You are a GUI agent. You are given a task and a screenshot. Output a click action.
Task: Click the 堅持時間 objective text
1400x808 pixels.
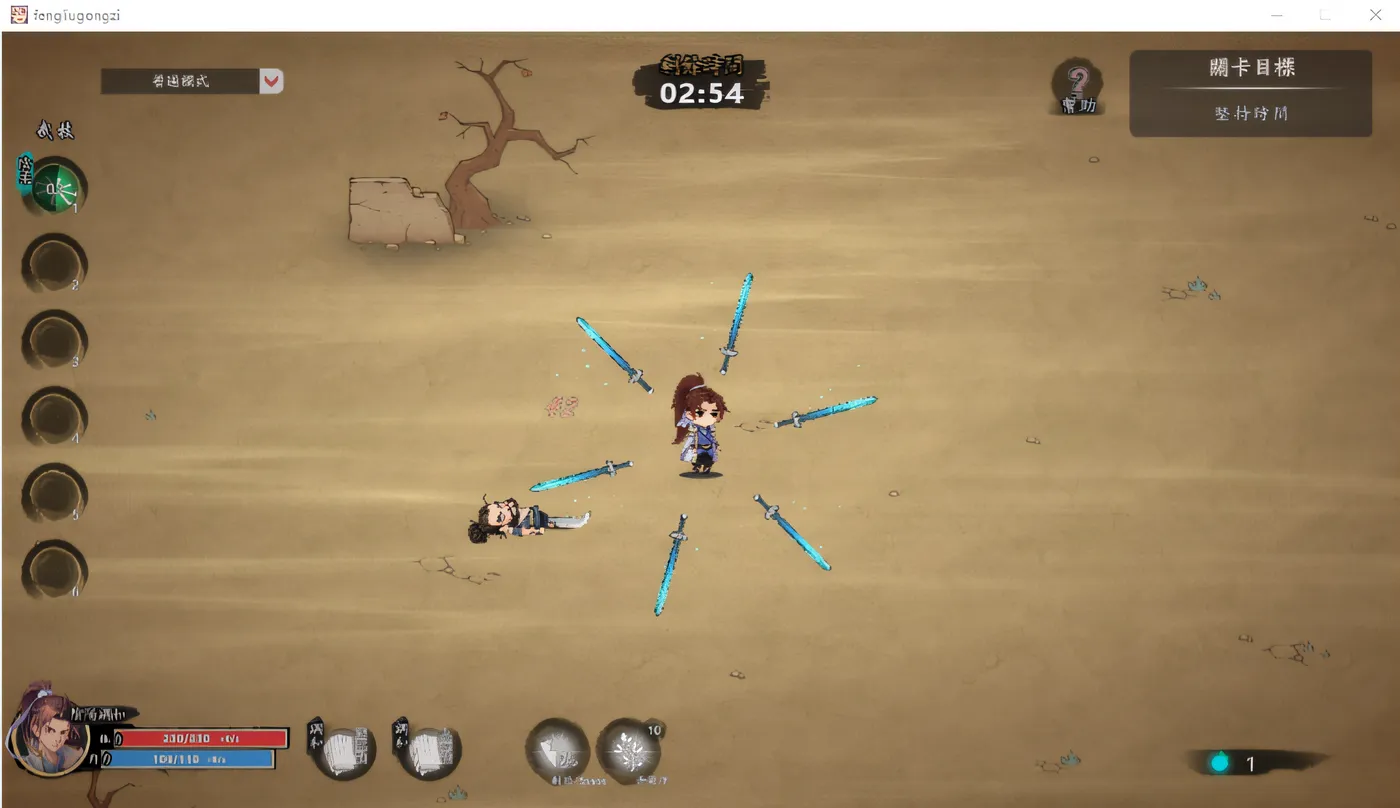click(x=1250, y=115)
